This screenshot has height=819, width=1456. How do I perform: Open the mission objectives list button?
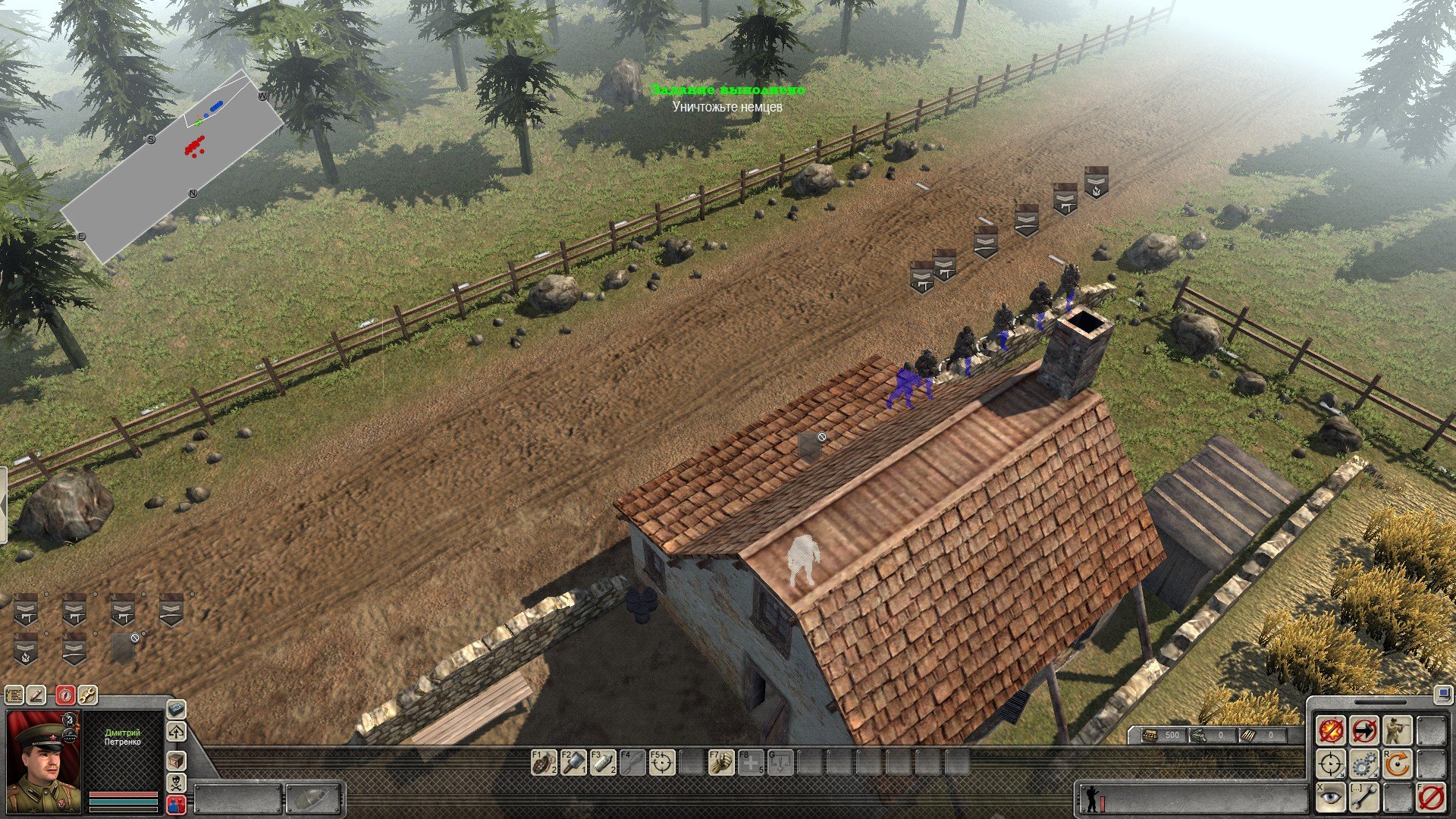(x=14, y=695)
